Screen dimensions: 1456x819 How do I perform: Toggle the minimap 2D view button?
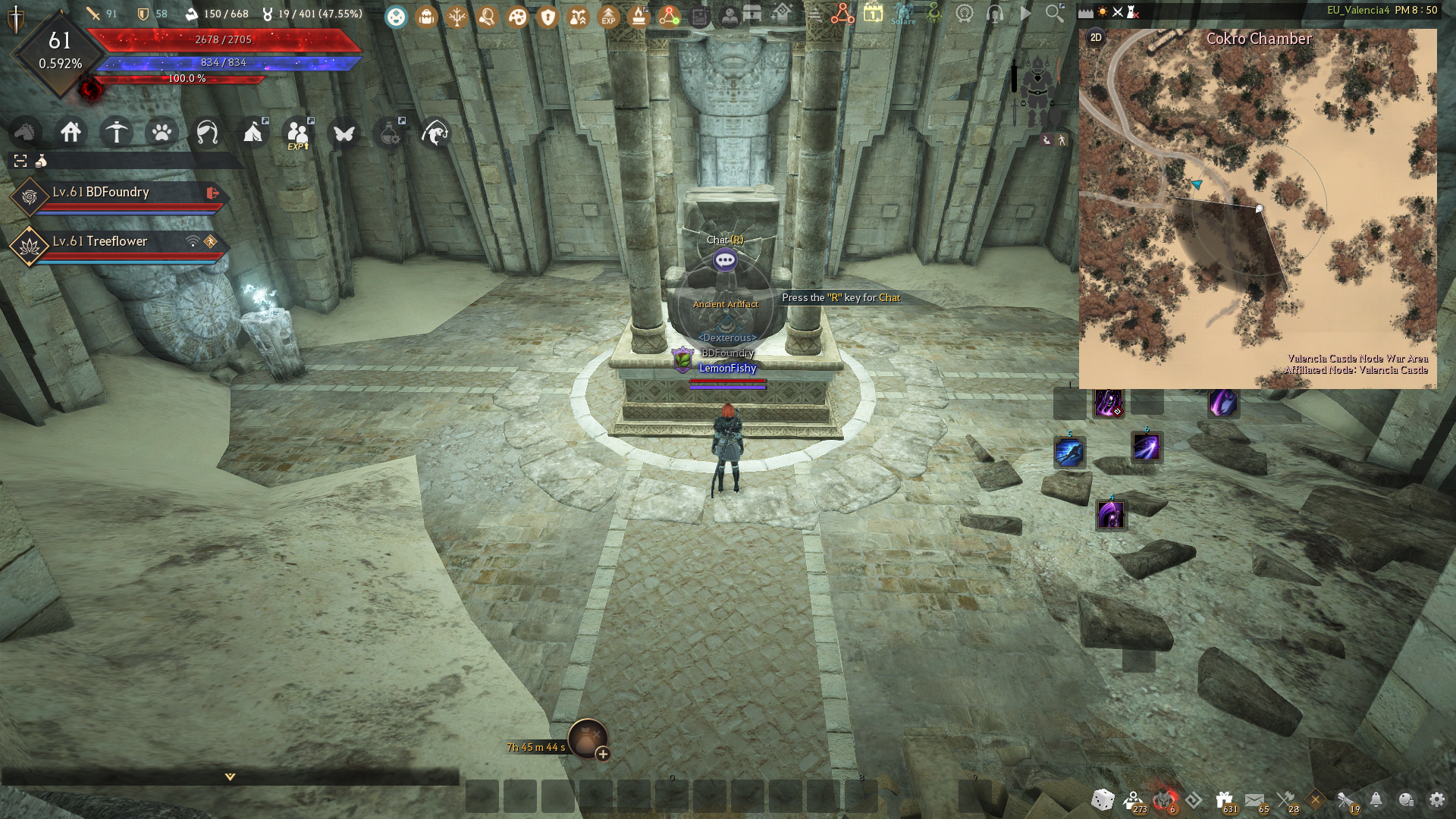coord(1096,38)
